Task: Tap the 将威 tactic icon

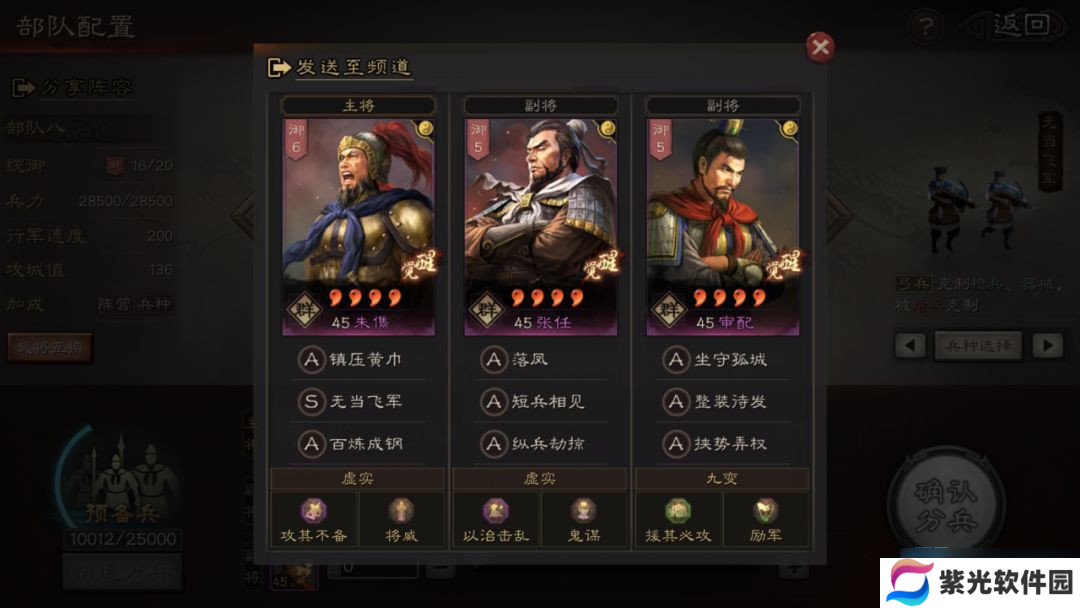Action: pos(402,512)
